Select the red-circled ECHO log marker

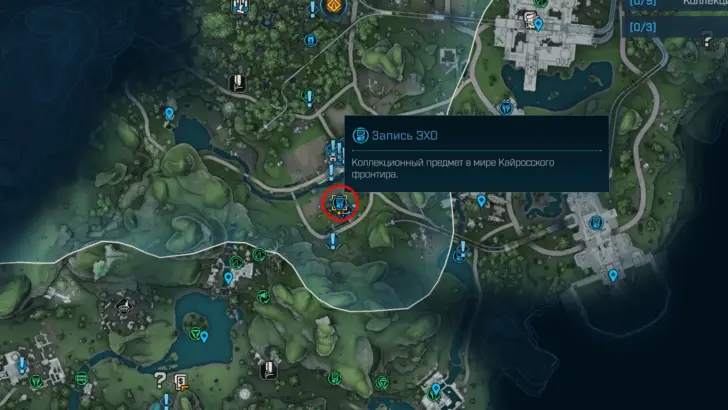pos(341,205)
